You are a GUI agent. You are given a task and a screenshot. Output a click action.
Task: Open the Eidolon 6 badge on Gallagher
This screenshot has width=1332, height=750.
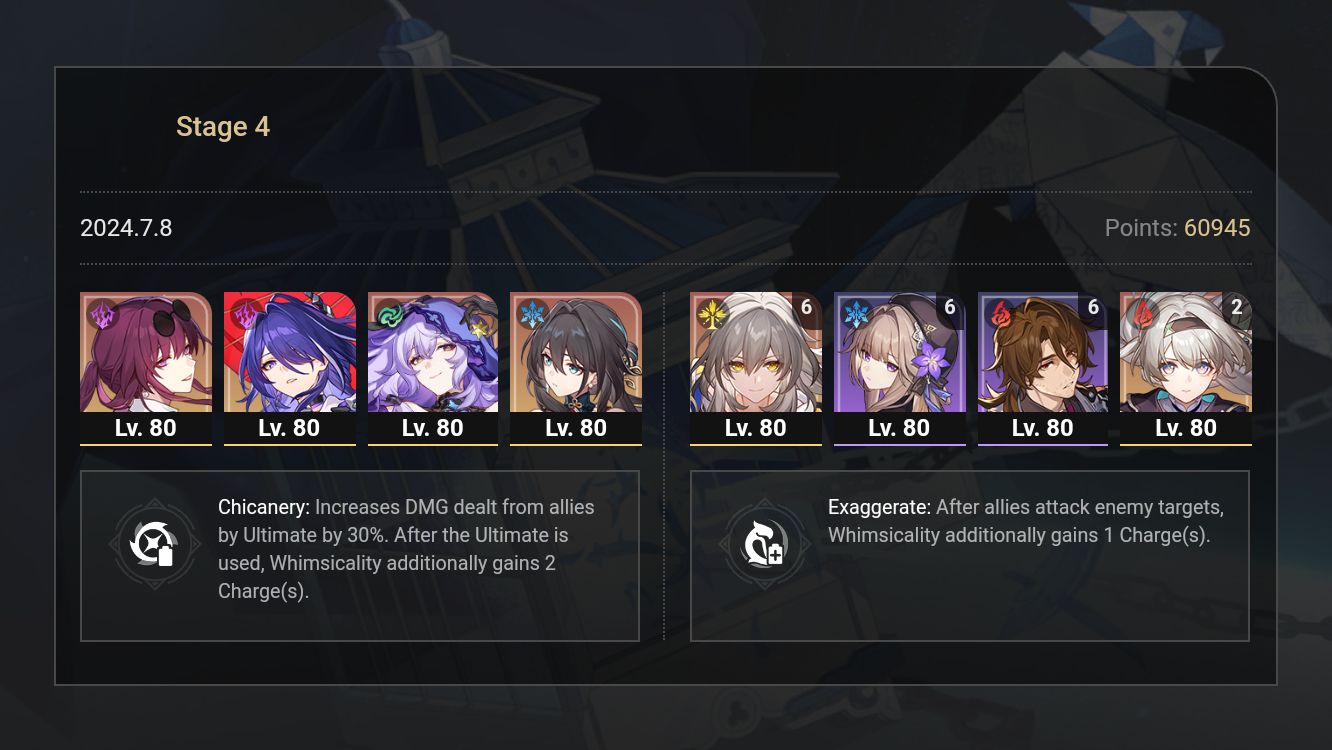pos(1093,308)
